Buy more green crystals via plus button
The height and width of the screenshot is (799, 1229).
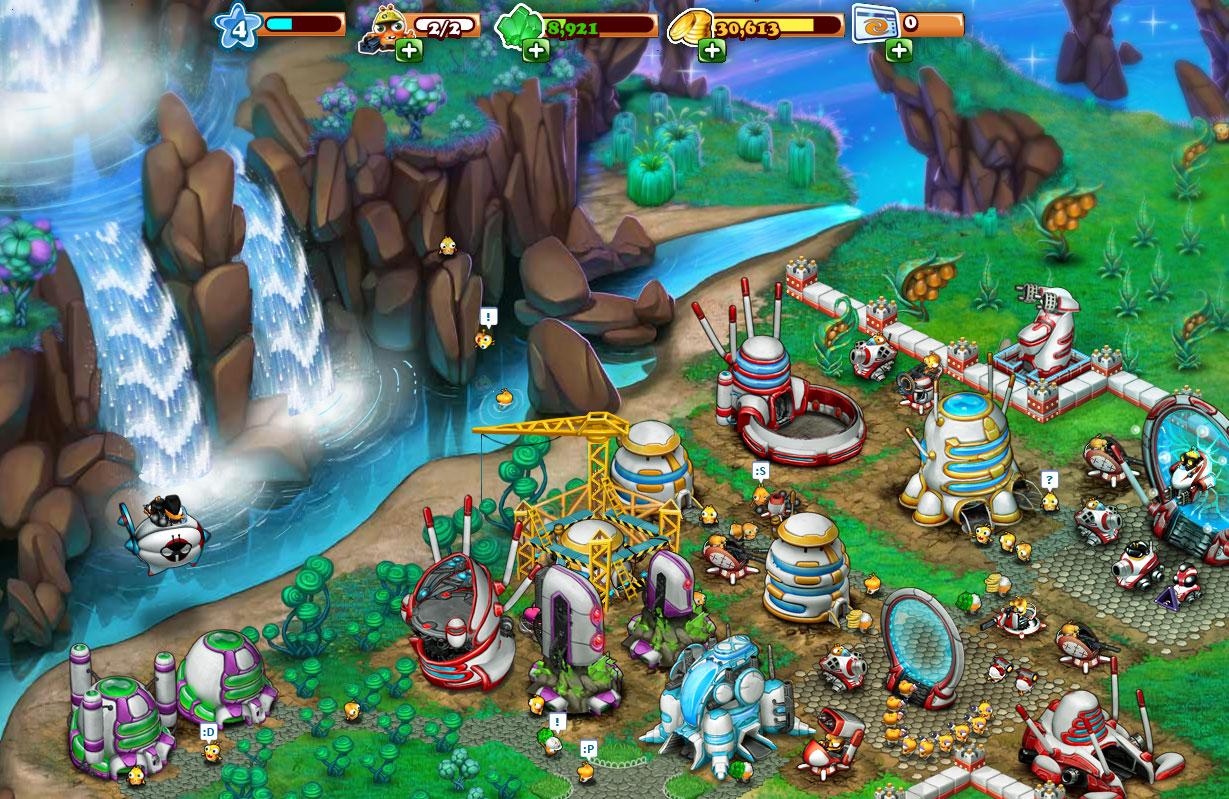[x=535, y=50]
